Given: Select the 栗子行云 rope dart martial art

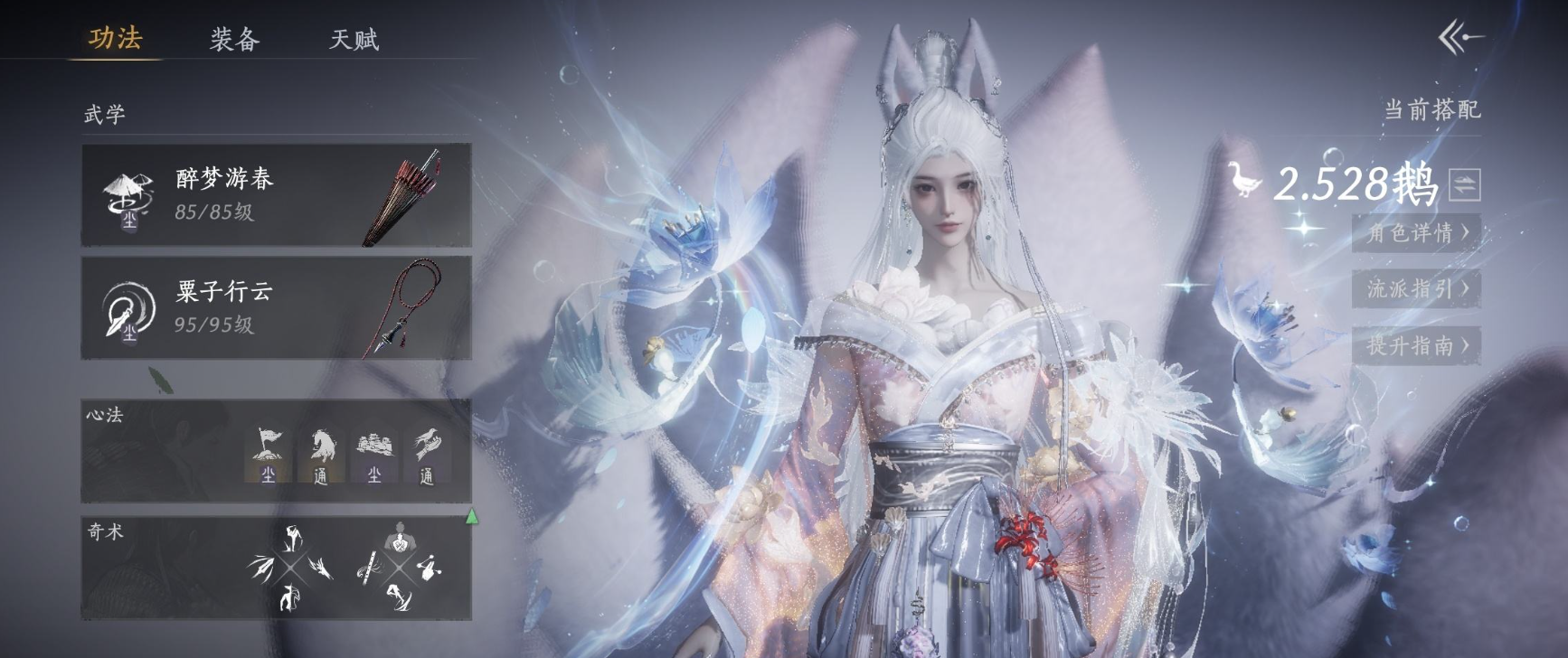Looking at the screenshot, I should click(x=276, y=307).
